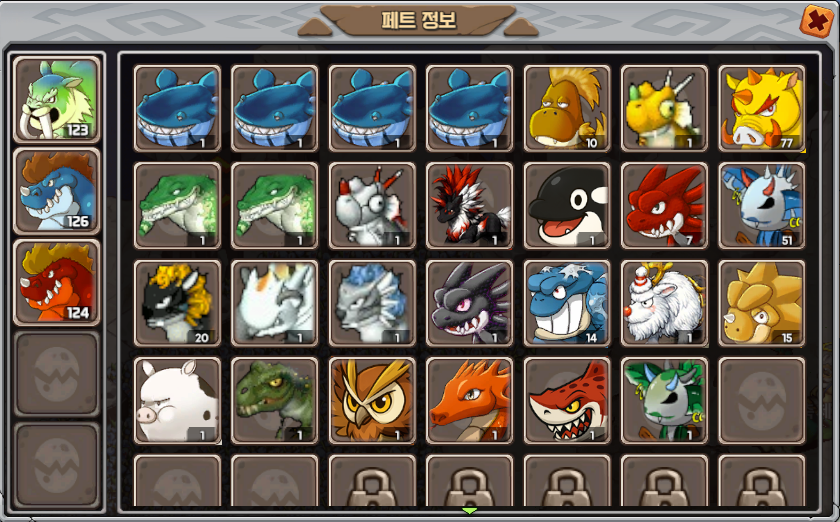This screenshot has width=840, height=522.
Task: Select the level 126 blue dinosaur pet
Action: [56, 190]
